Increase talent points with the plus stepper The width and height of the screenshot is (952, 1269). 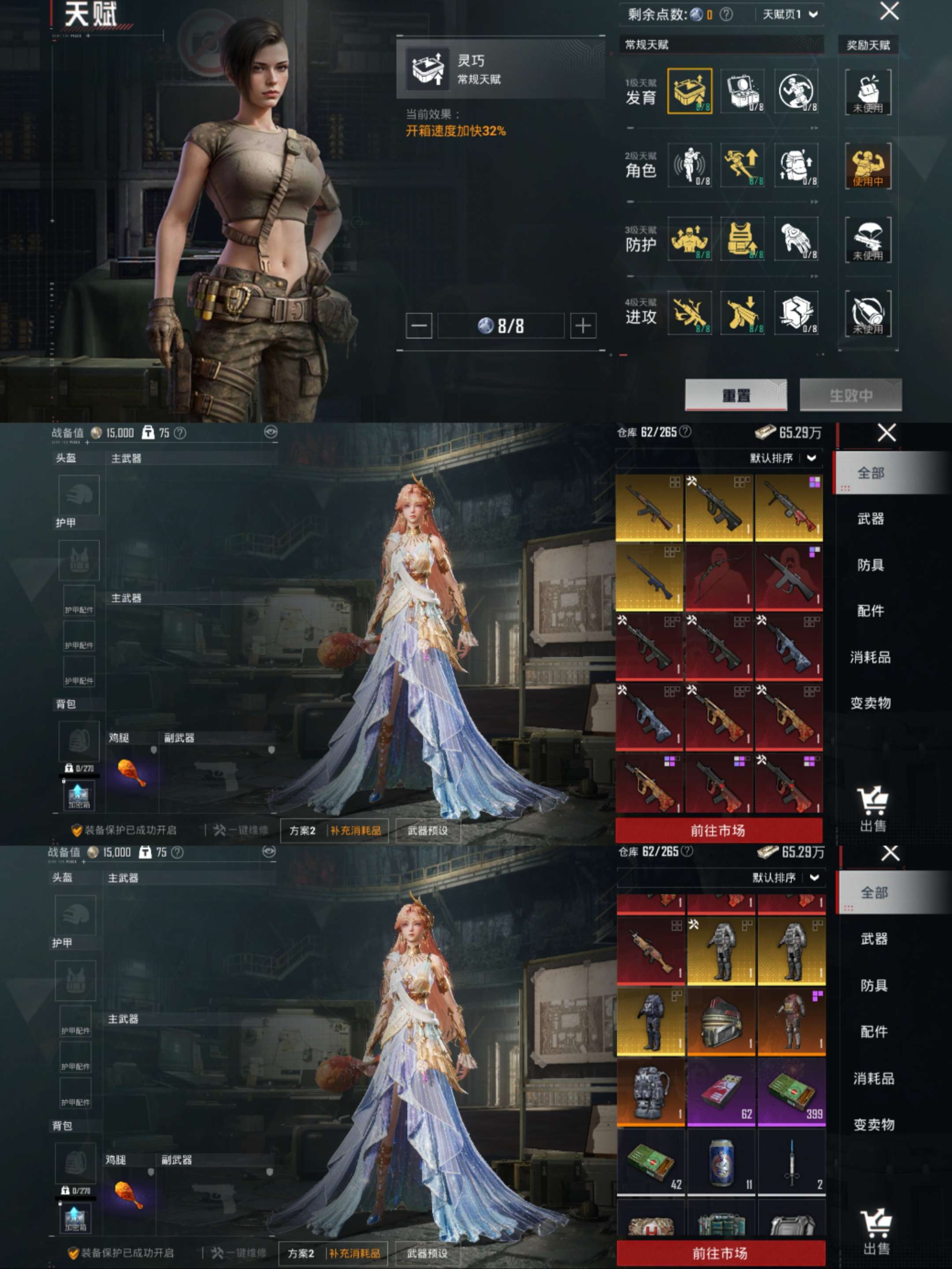583,326
